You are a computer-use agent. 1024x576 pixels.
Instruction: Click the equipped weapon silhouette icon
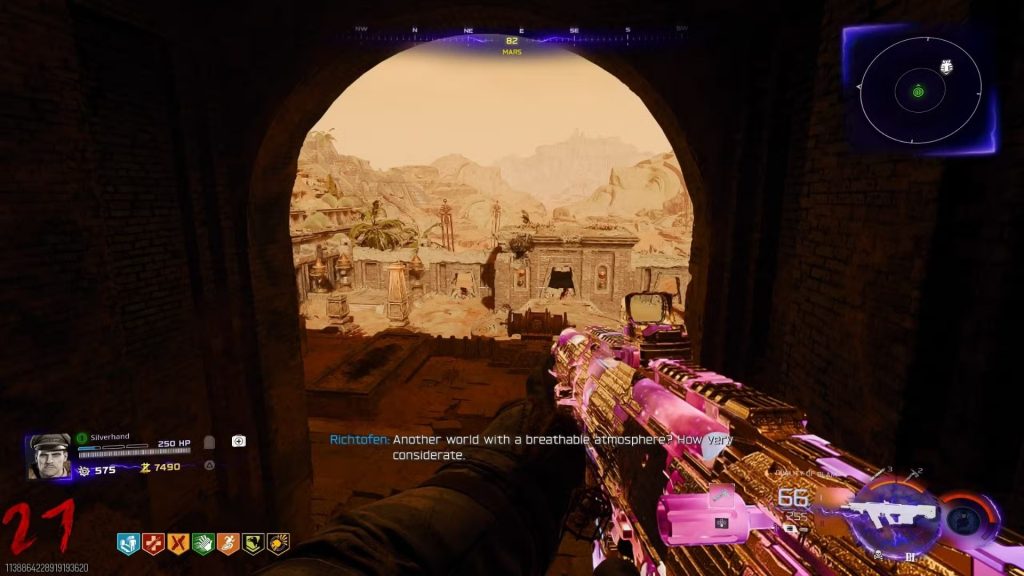click(x=890, y=512)
